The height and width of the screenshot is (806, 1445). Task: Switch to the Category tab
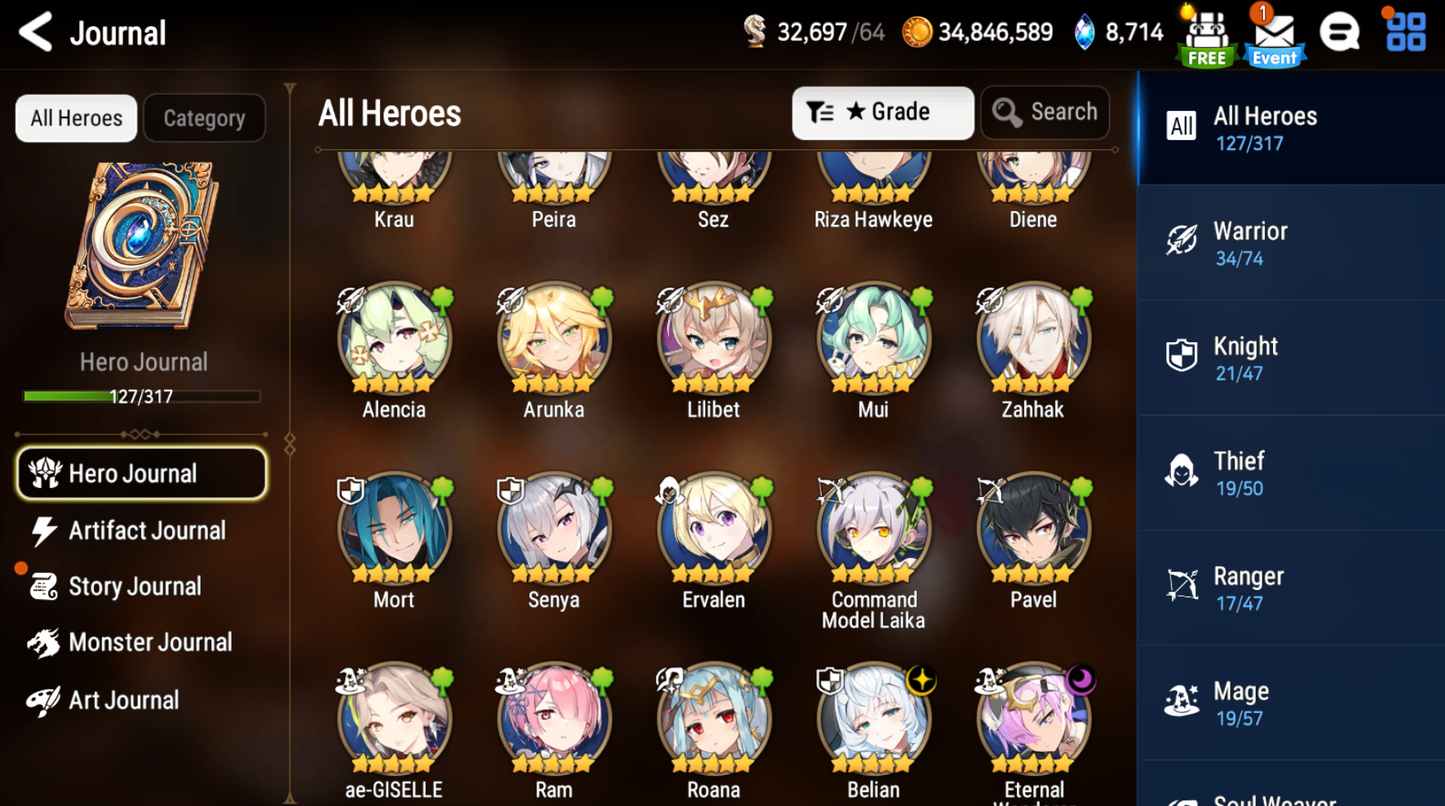204,117
